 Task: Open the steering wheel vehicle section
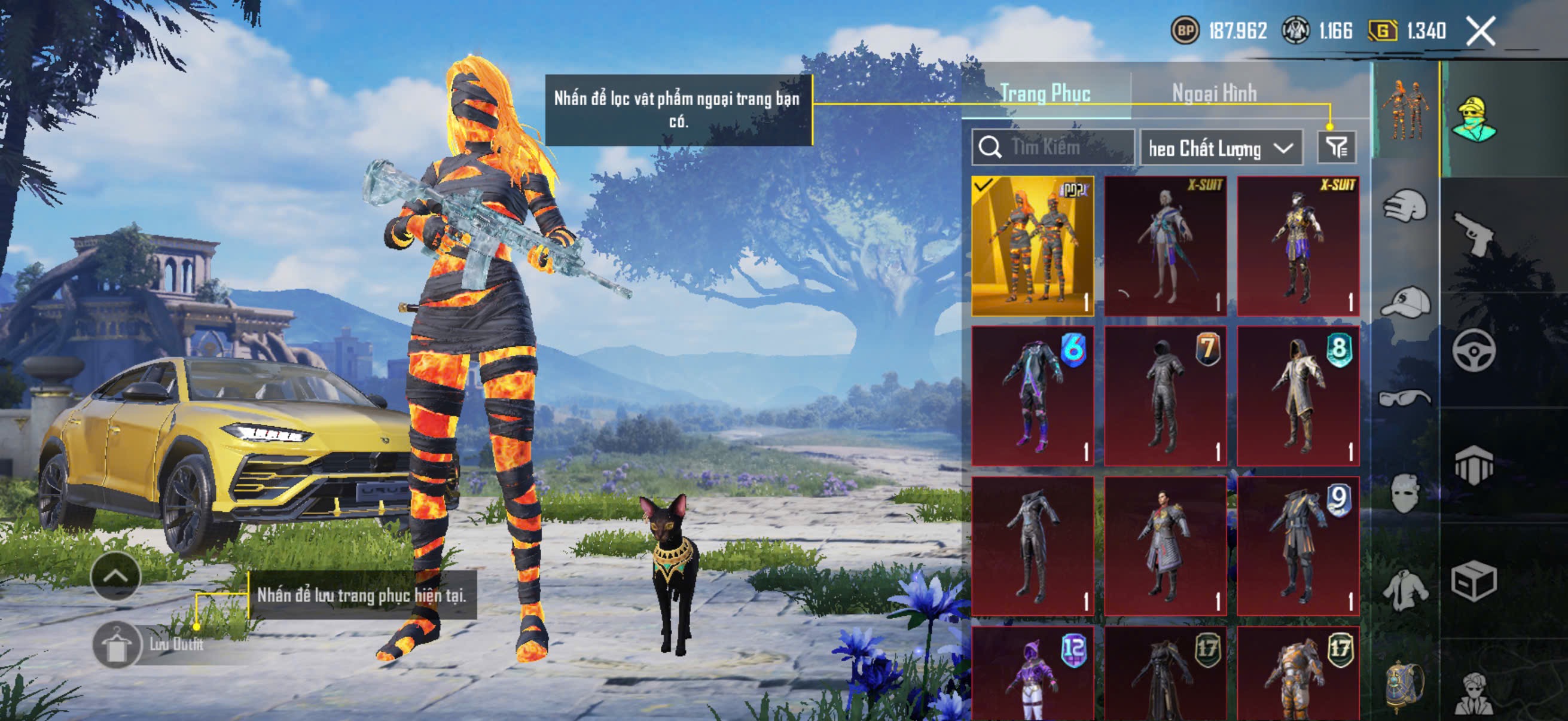[x=1474, y=350]
